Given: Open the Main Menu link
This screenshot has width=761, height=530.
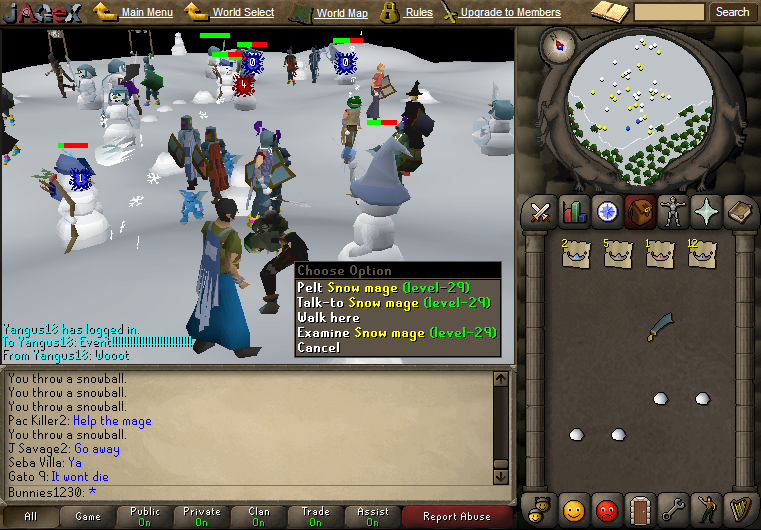Looking at the screenshot, I should 146,12.
